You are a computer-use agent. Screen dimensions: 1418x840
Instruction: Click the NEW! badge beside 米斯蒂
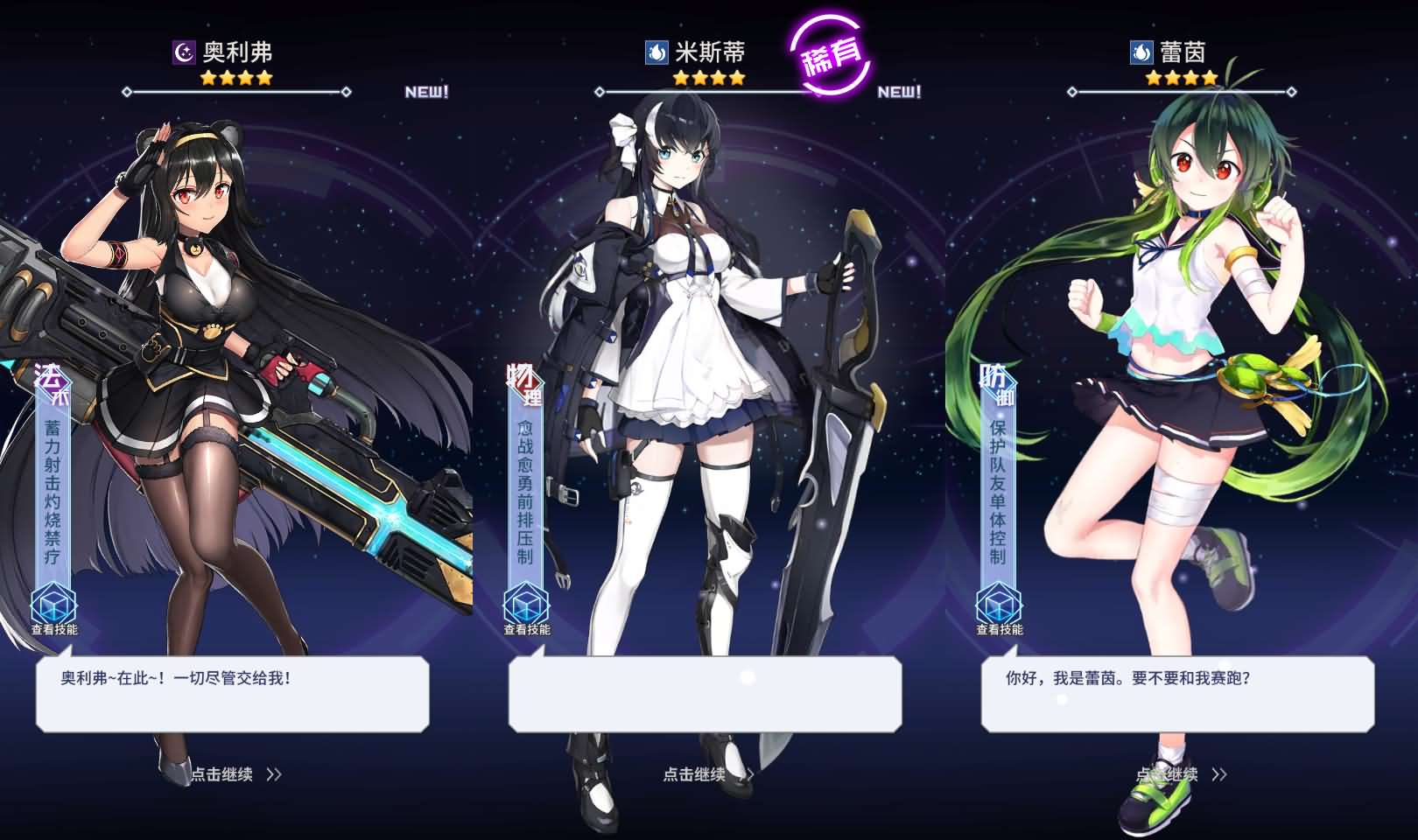[898, 91]
